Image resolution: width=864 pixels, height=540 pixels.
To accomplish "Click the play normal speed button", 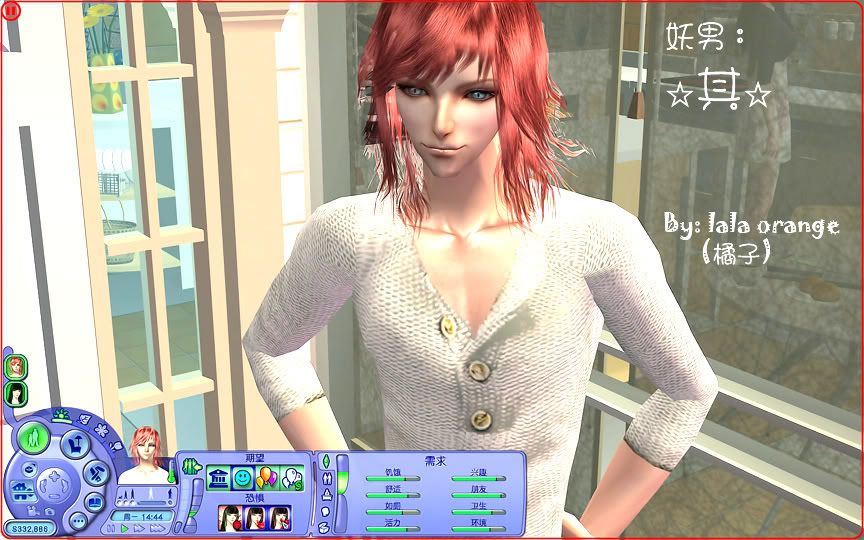I will click(125, 528).
